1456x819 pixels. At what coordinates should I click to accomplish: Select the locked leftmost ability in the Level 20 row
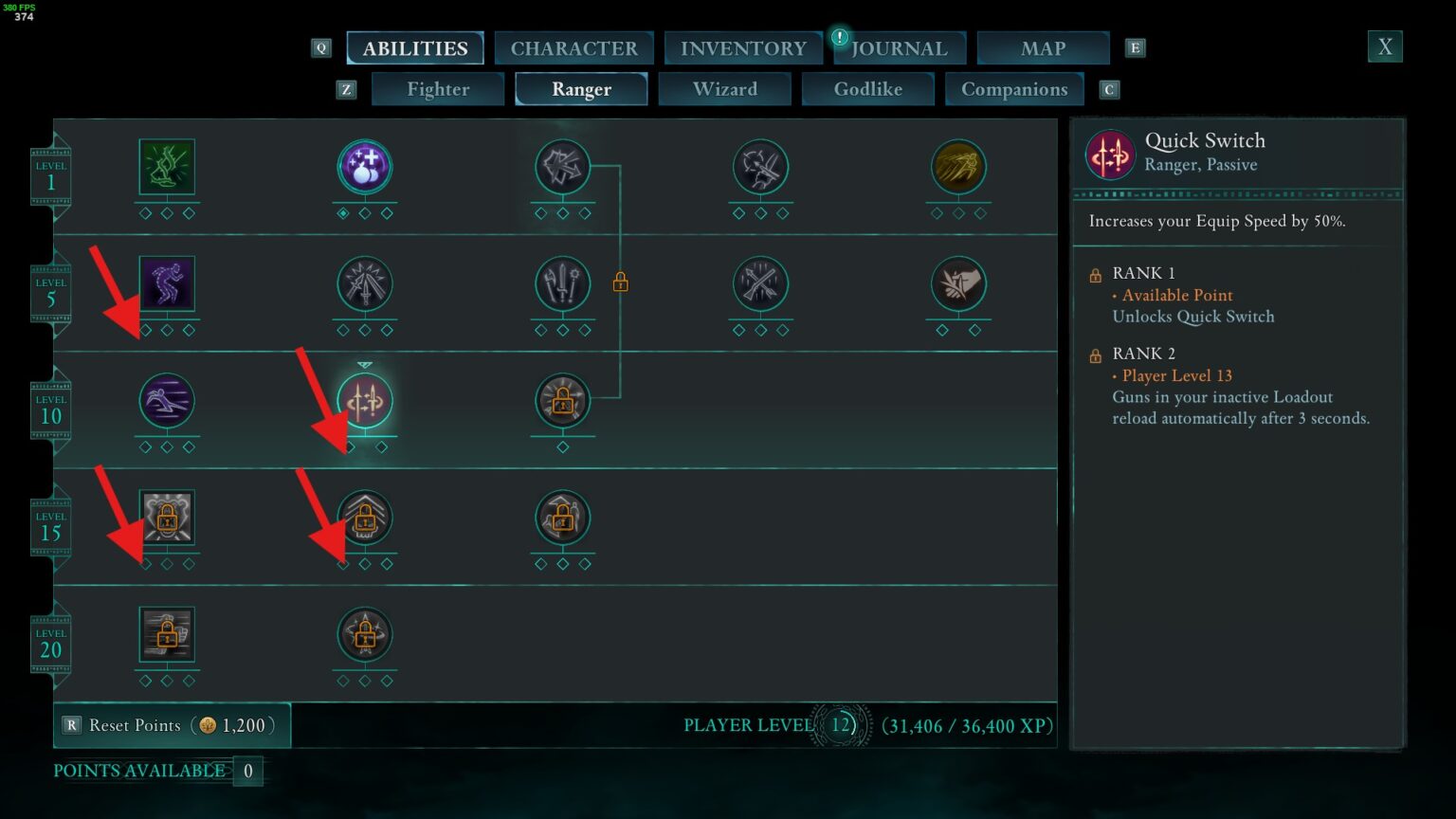point(167,636)
